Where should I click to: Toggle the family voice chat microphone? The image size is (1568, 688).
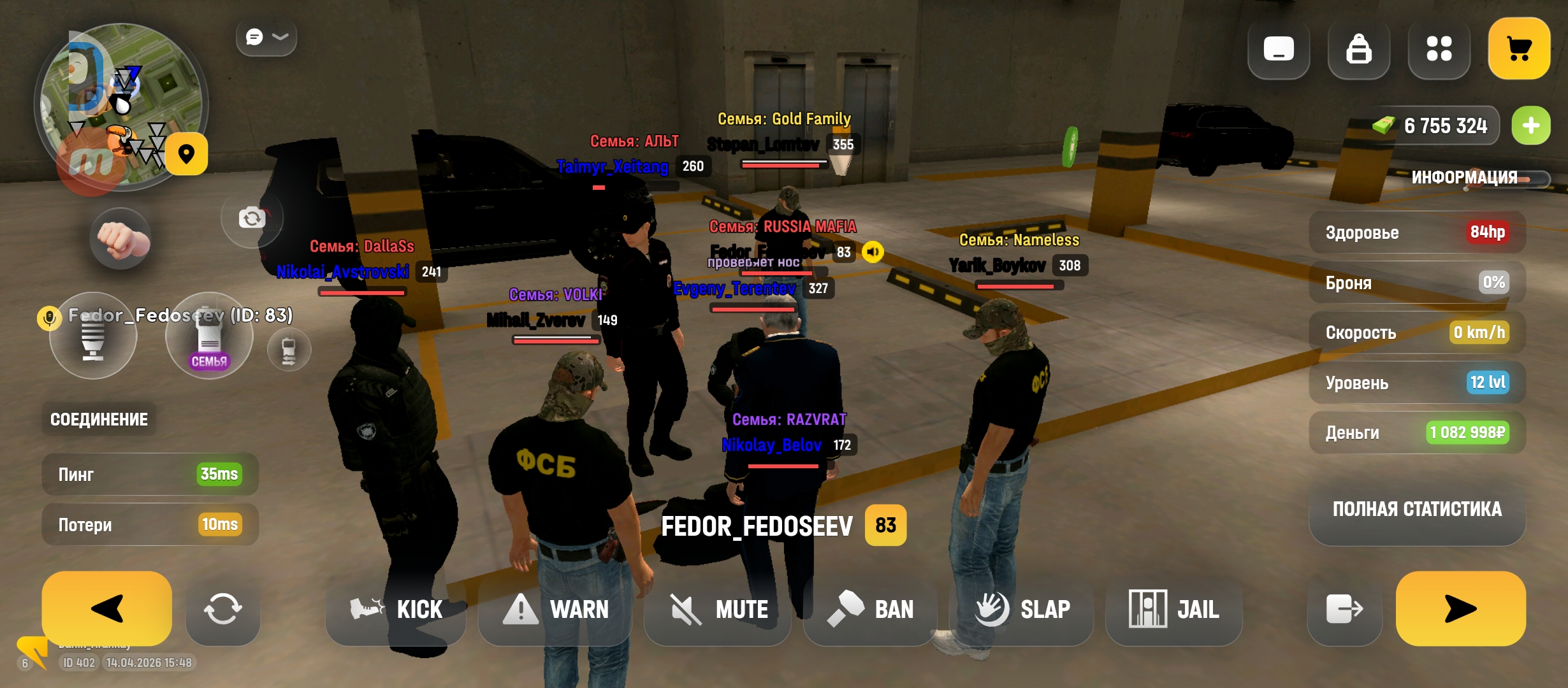click(209, 336)
